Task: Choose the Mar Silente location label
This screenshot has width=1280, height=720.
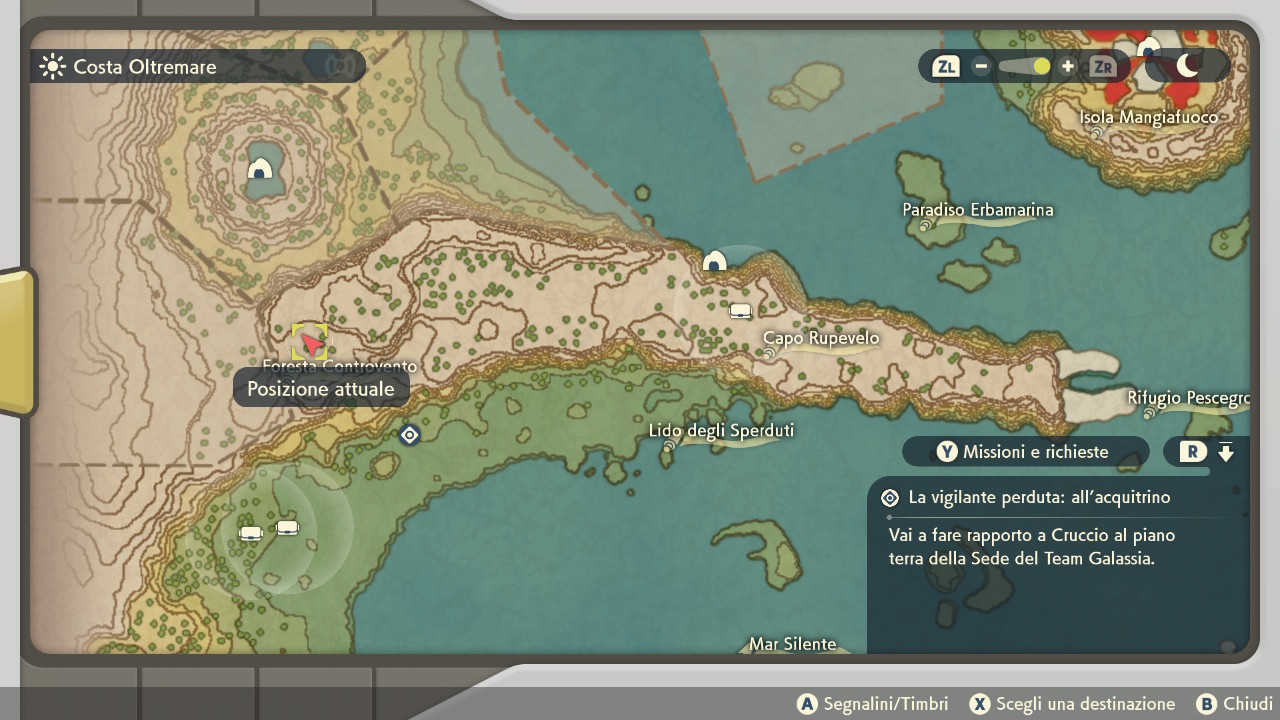Action: pos(793,644)
